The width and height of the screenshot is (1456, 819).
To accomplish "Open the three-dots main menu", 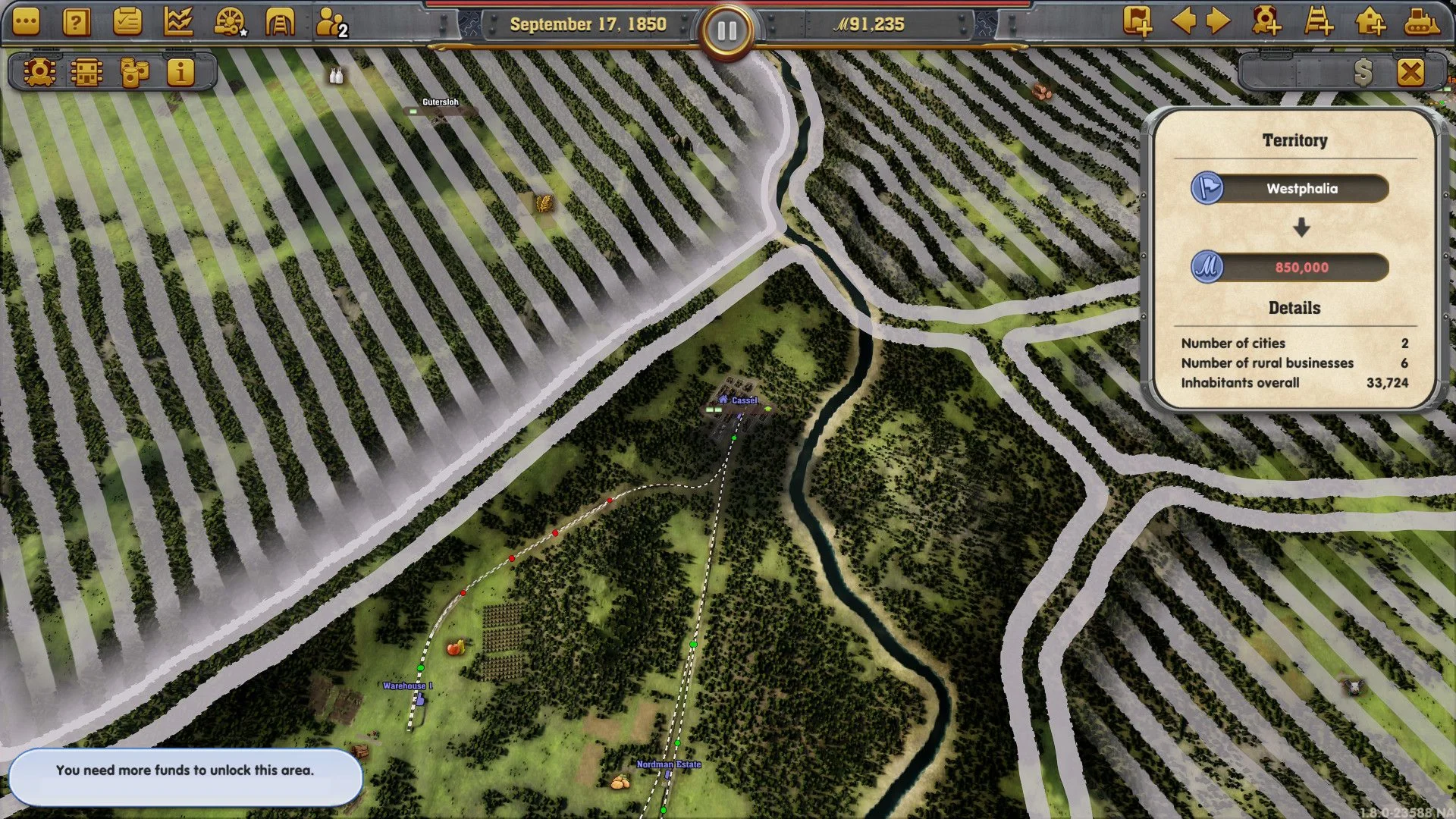I will [26, 23].
